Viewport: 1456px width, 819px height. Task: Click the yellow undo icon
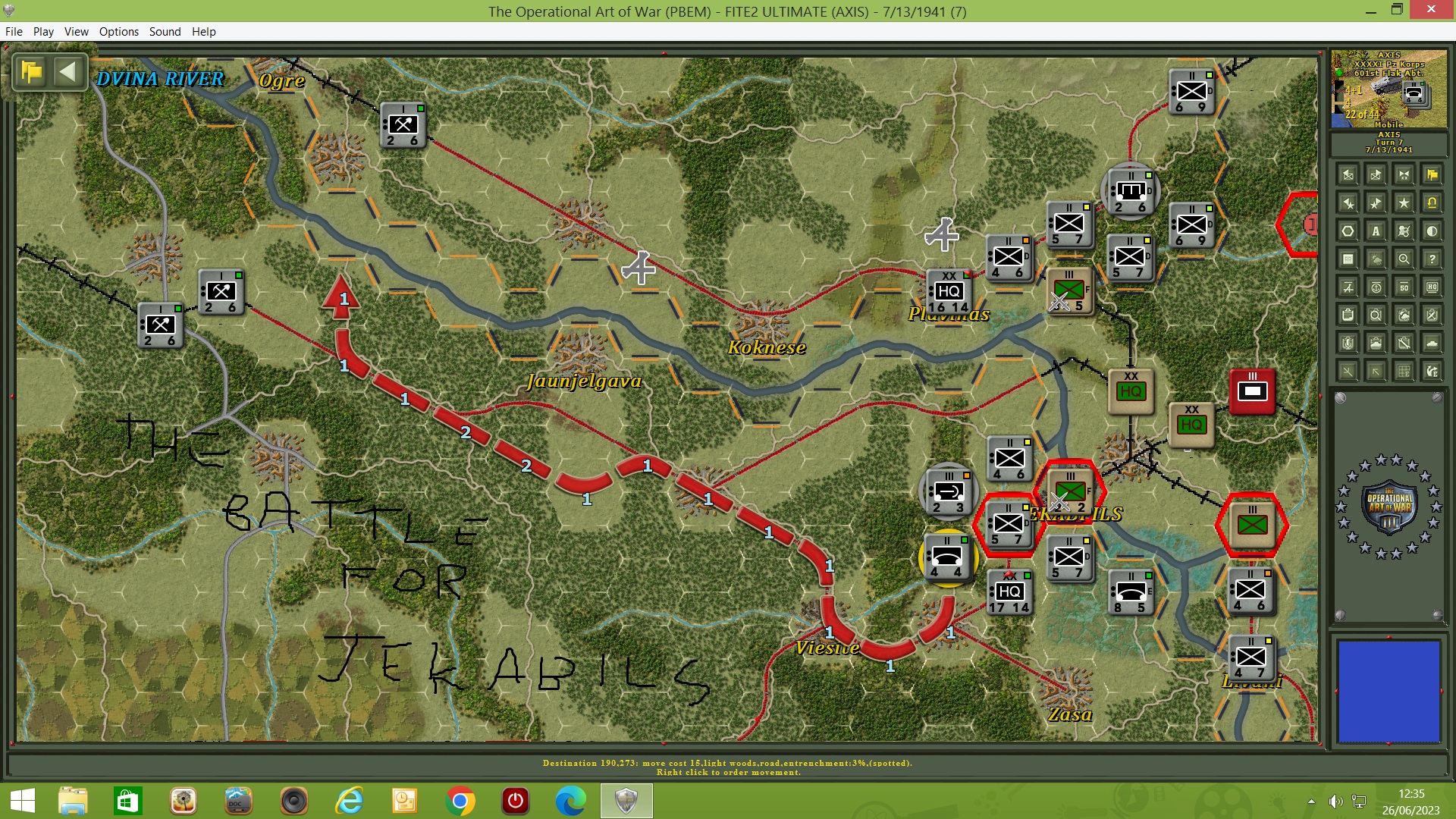[x=1432, y=202]
